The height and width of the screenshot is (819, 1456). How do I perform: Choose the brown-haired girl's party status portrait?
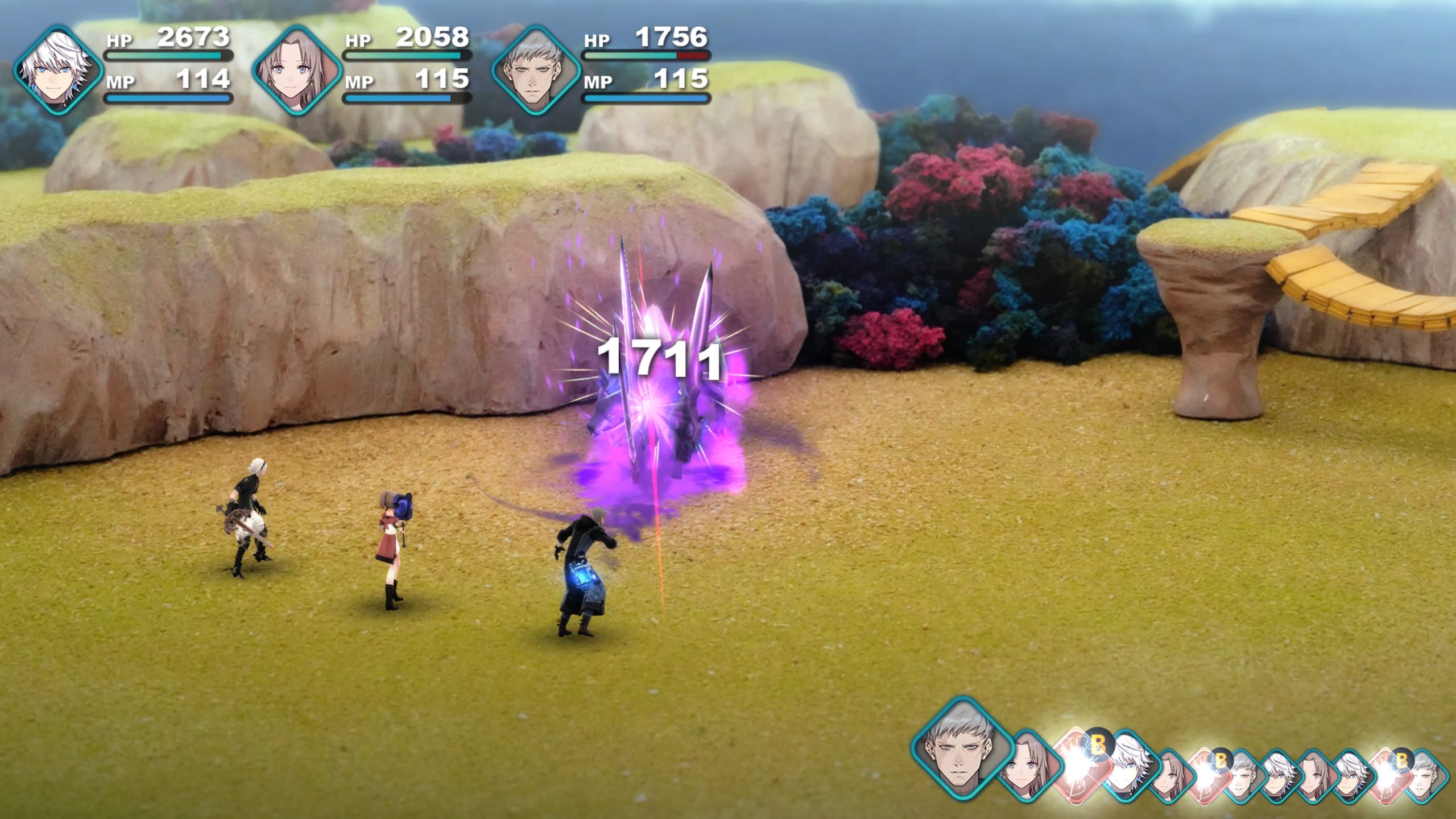coord(296,71)
